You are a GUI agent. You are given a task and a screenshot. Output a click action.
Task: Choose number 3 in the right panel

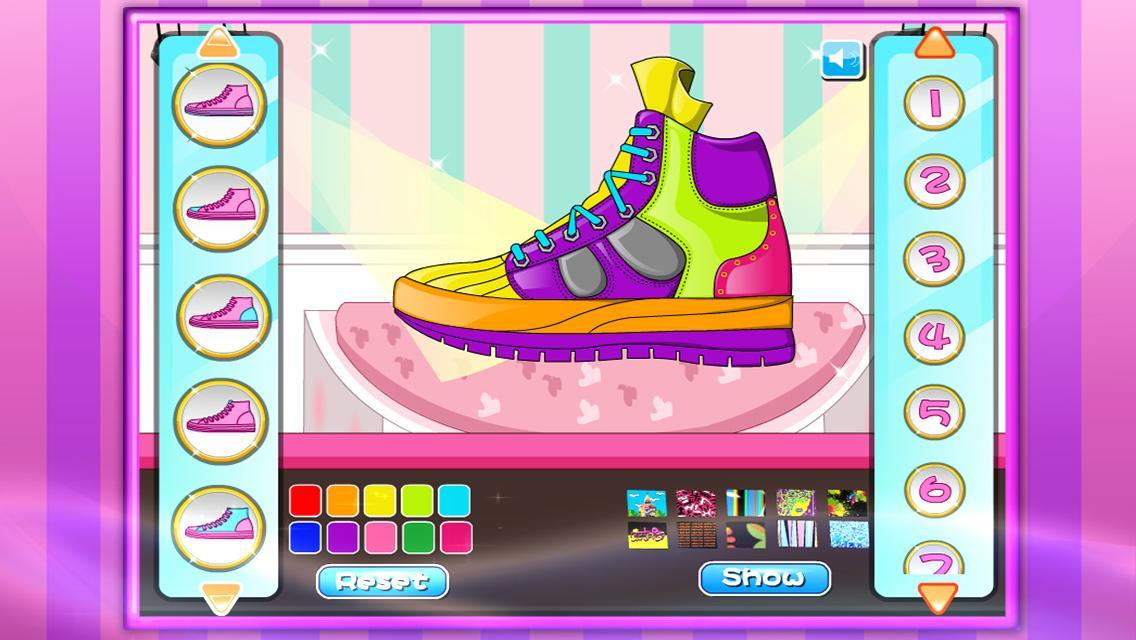pos(934,258)
